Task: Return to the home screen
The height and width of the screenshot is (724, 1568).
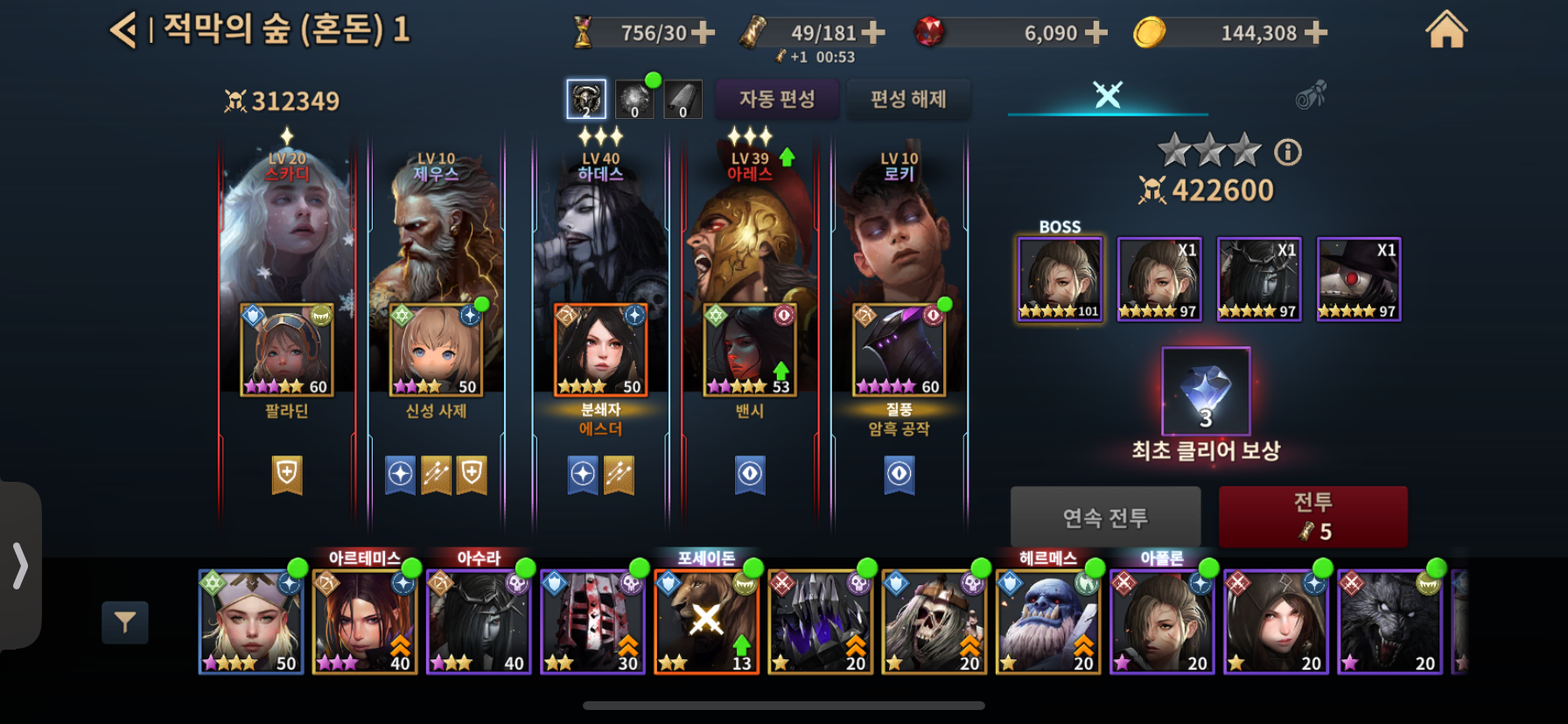Action: (x=1445, y=31)
